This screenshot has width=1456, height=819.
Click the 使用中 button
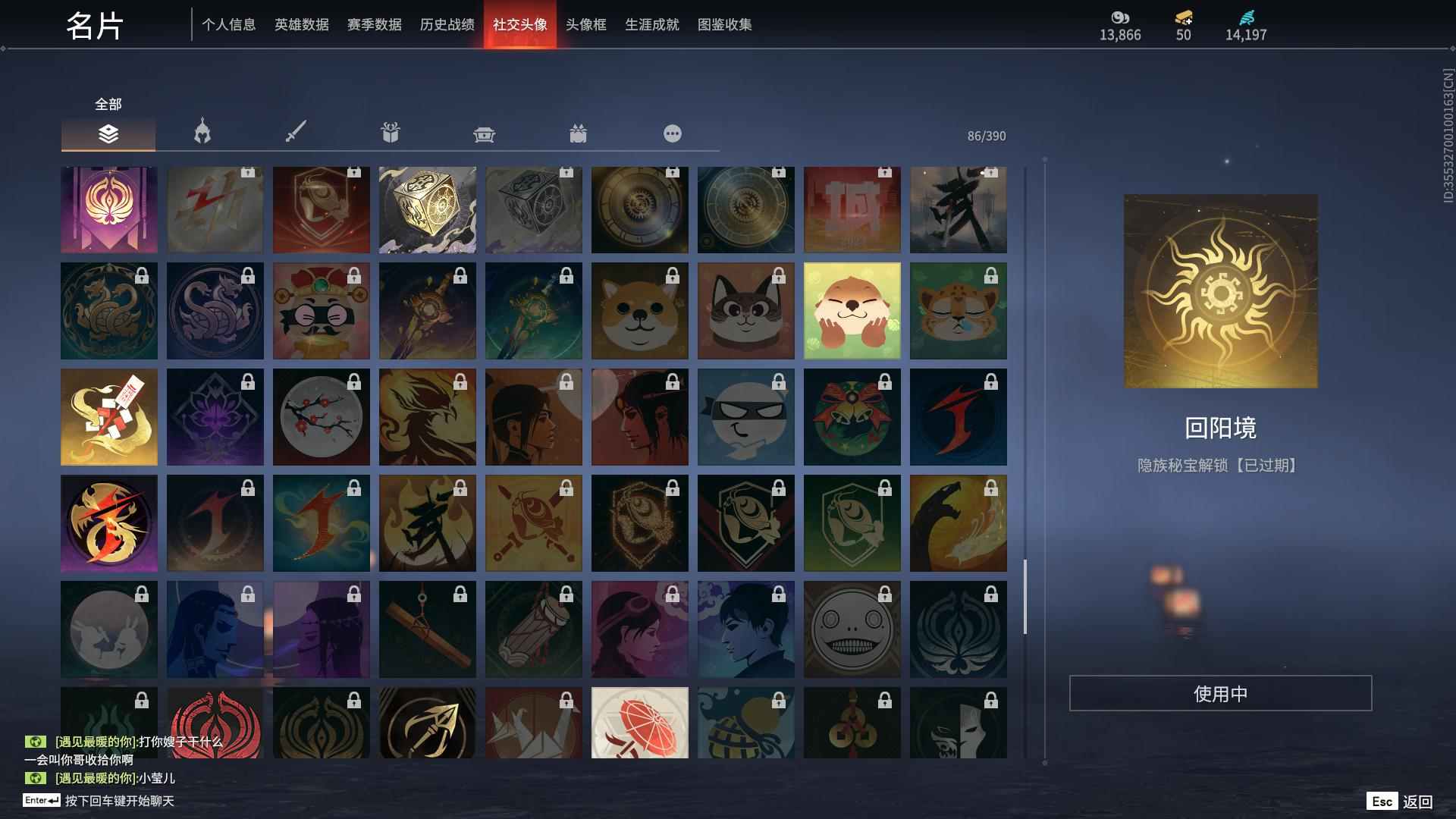coord(1220,692)
